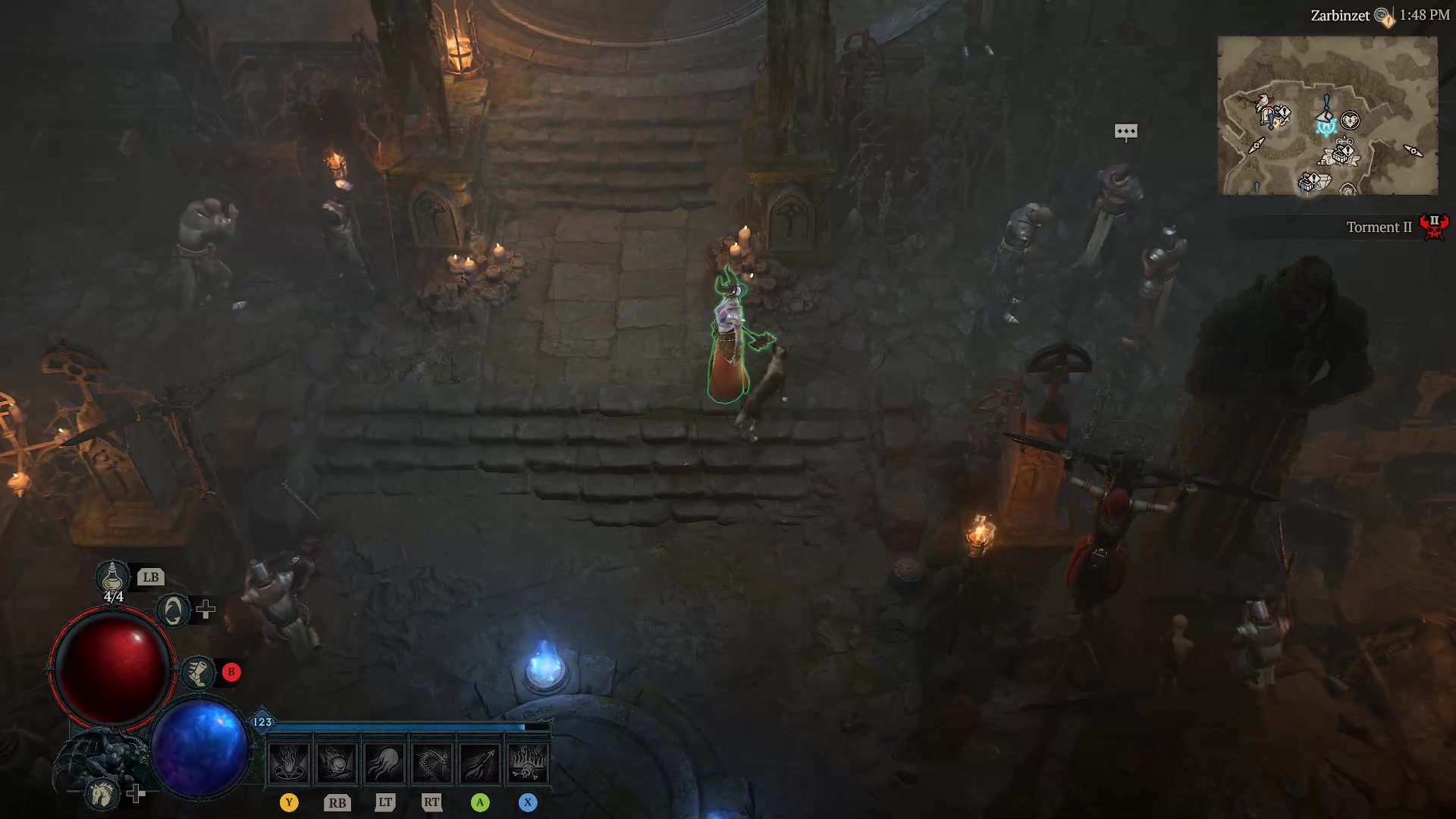Open the emote wheel swirl icon
The image size is (1456, 819).
click(173, 610)
